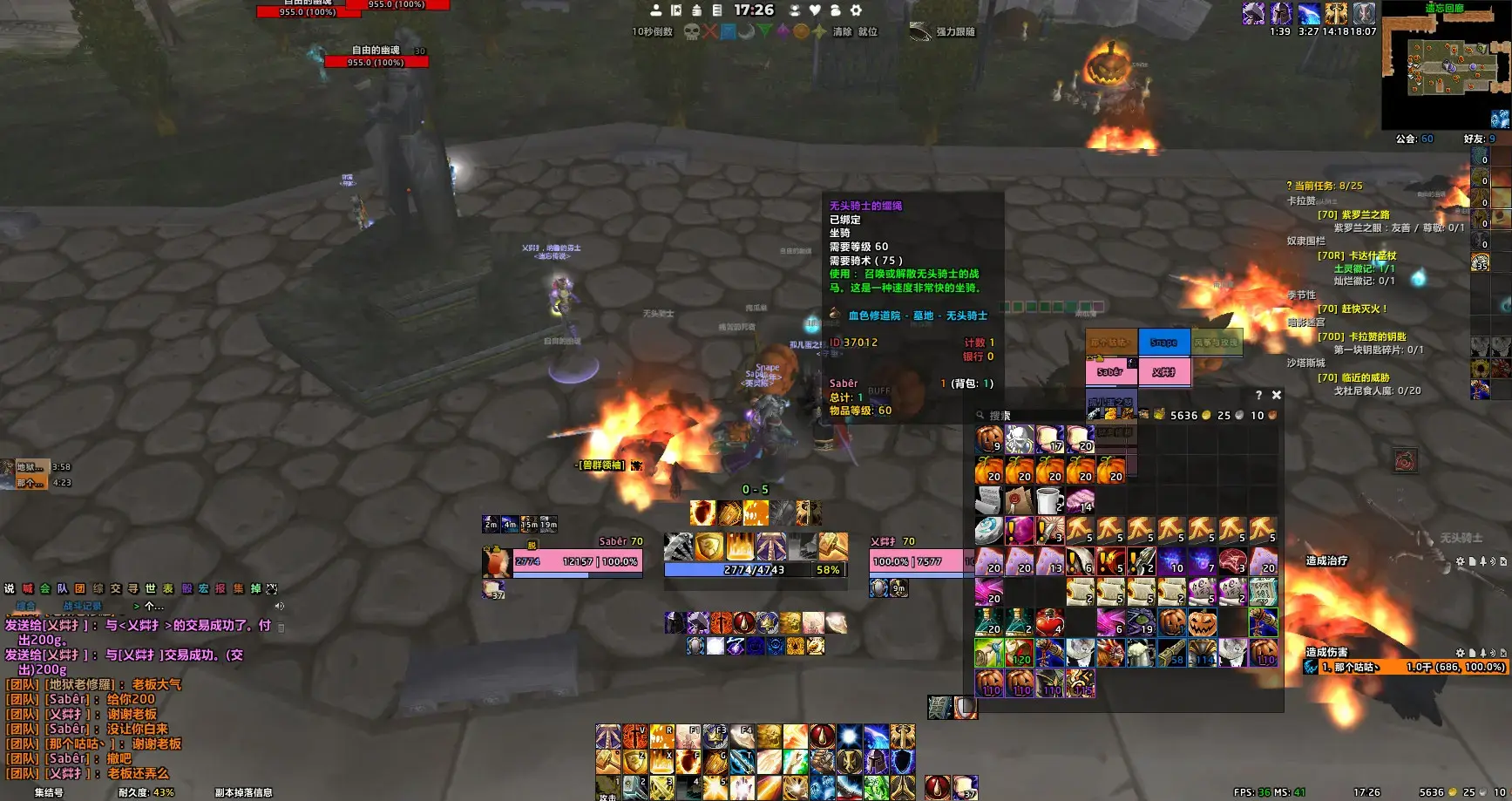
Task: Start the 10秒倒数 countdown
Action: pos(652,32)
